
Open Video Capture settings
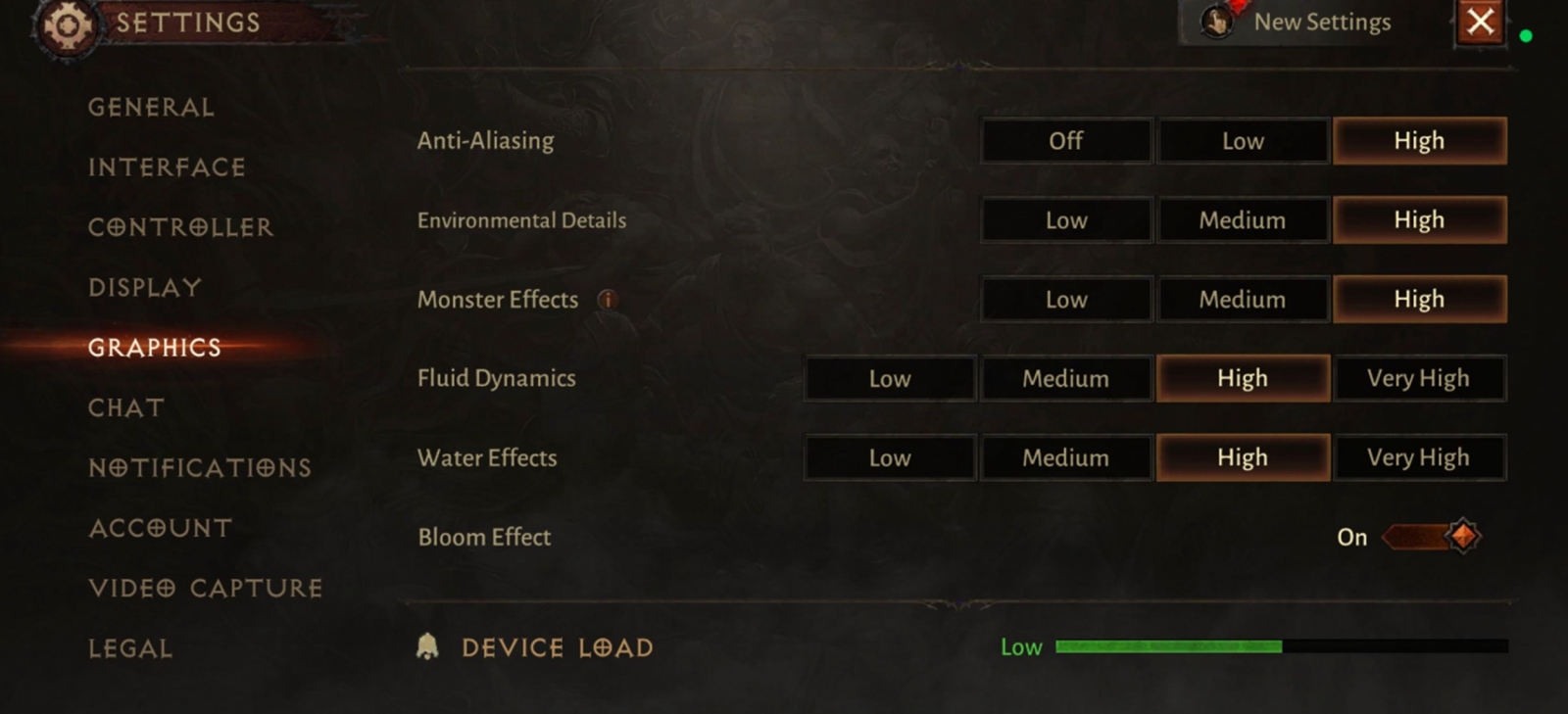pos(206,588)
